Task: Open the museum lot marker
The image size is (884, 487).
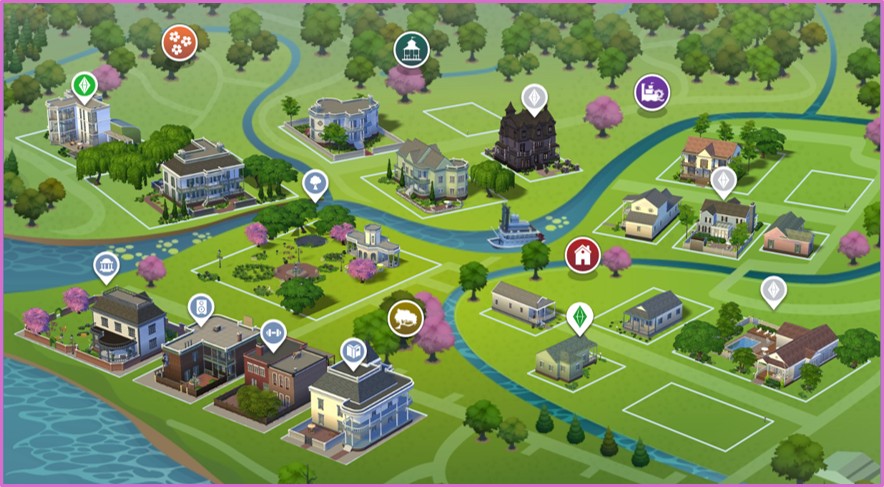Action: (106, 267)
